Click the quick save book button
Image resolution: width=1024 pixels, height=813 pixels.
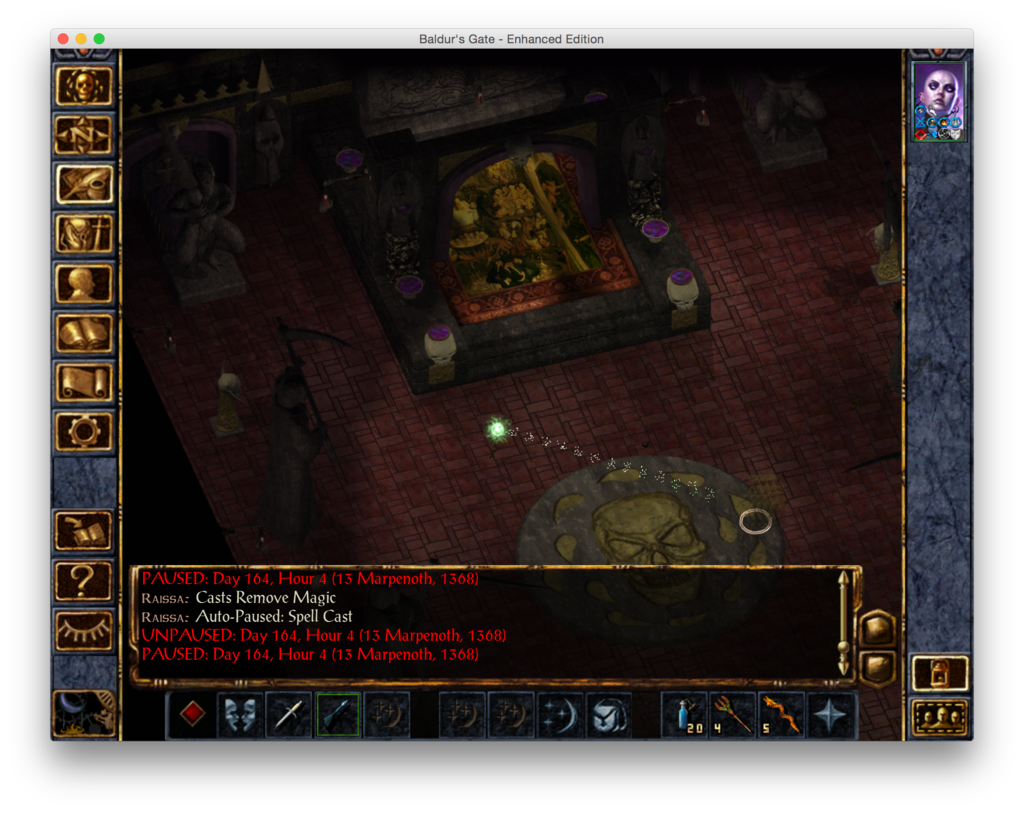click(83, 530)
